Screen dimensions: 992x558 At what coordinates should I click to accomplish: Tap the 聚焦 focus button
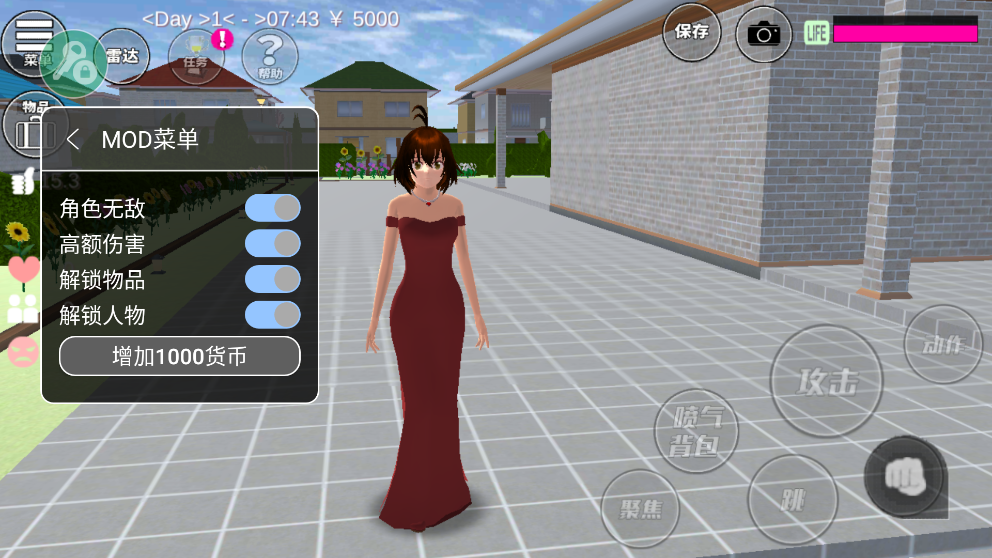click(640, 508)
